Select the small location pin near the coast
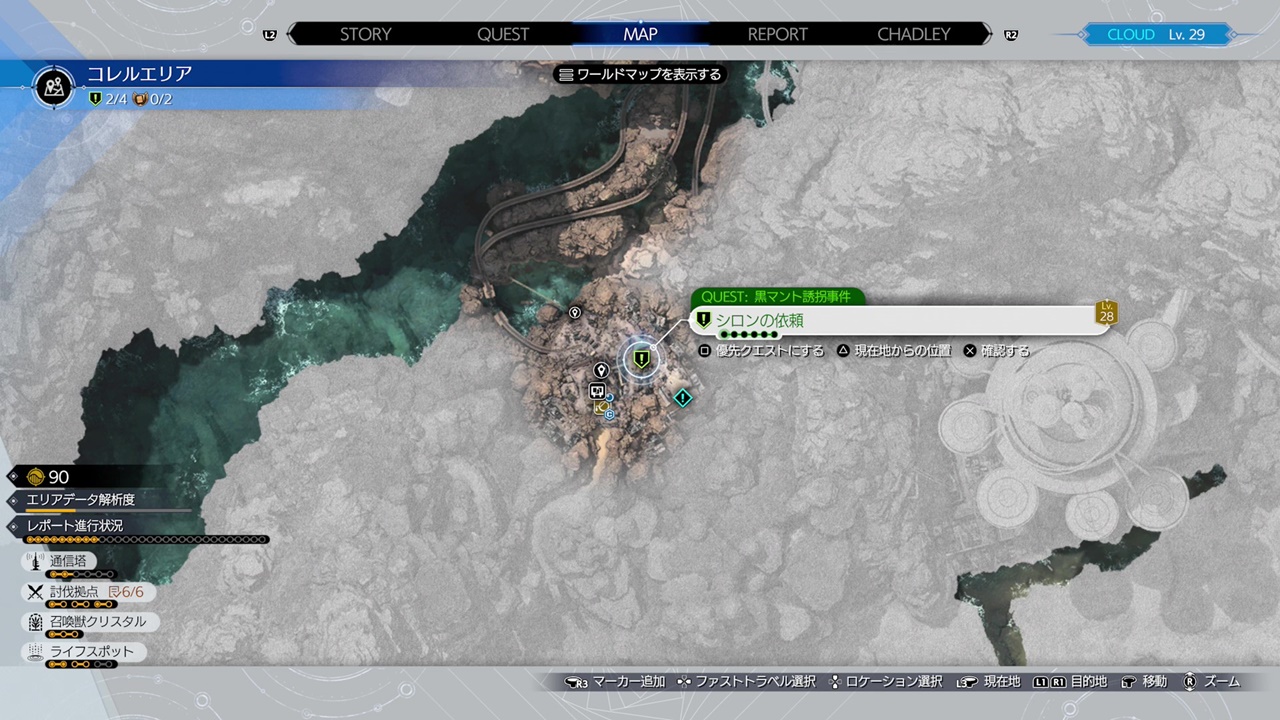Image resolution: width=1280 pixels, height=720 pixels. point(575,313)
